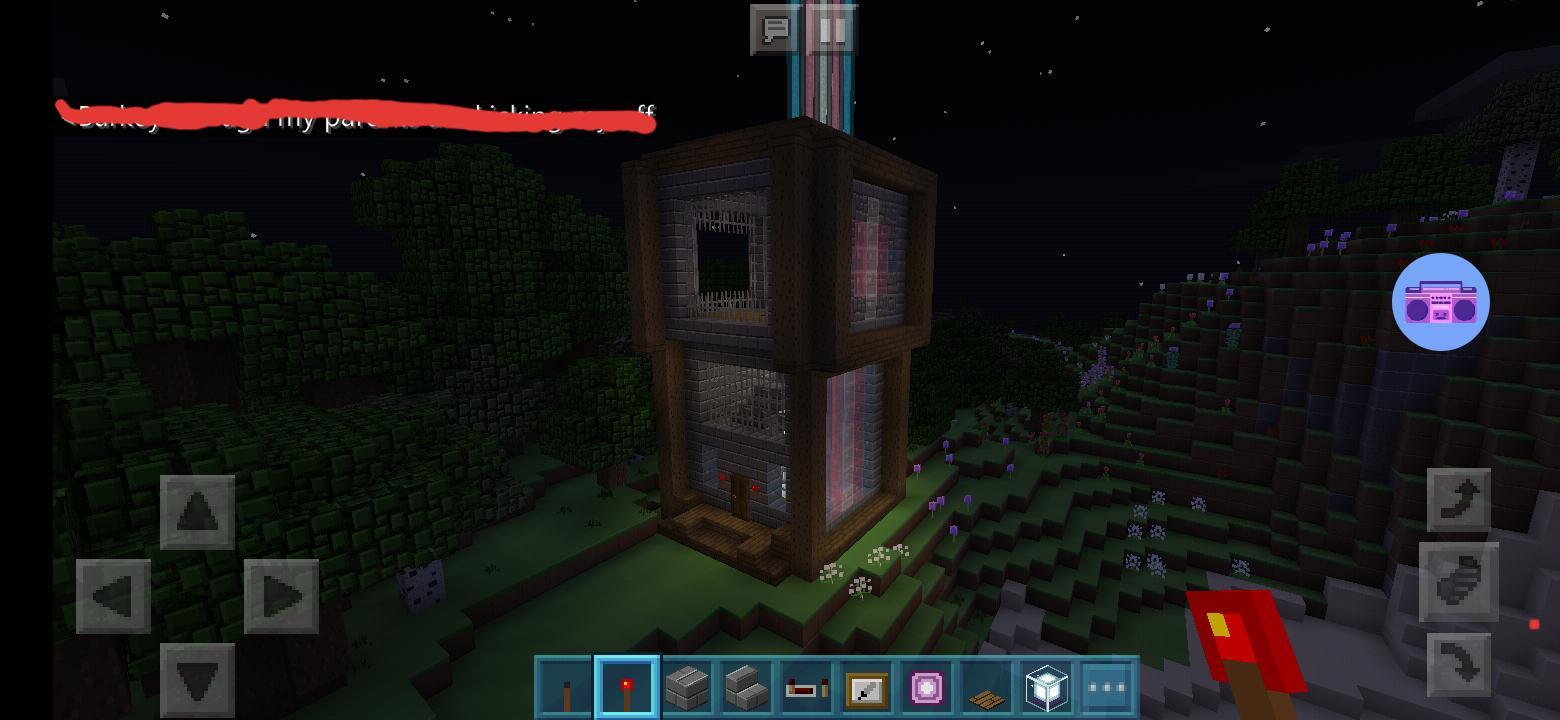Image resolution: width=1560 pixels, height=720 pixels.
Task: Open chat via the speech bubble icon
Action: click(775, 29)
